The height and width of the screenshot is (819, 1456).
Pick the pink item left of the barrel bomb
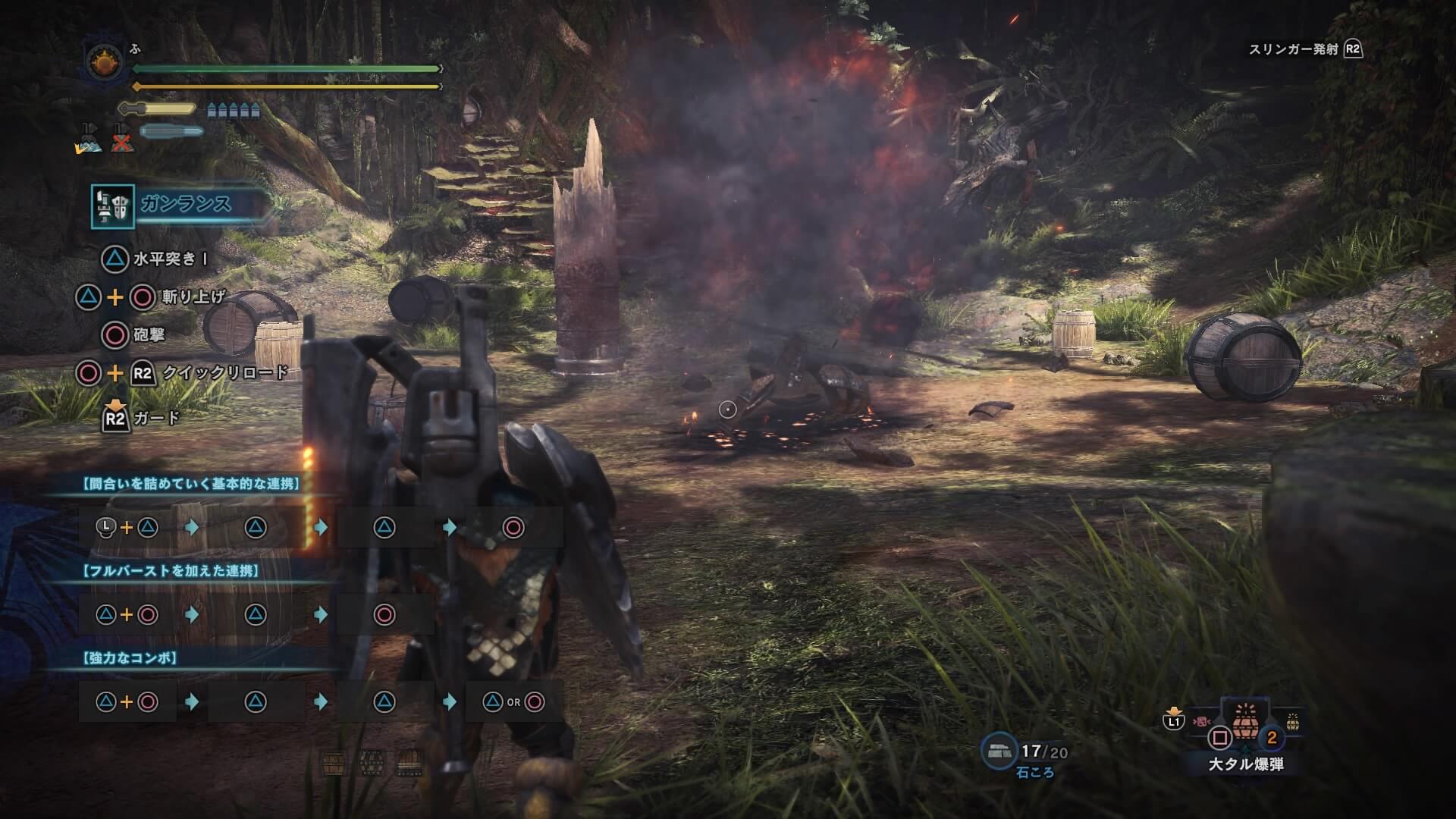coord(1200,722)
